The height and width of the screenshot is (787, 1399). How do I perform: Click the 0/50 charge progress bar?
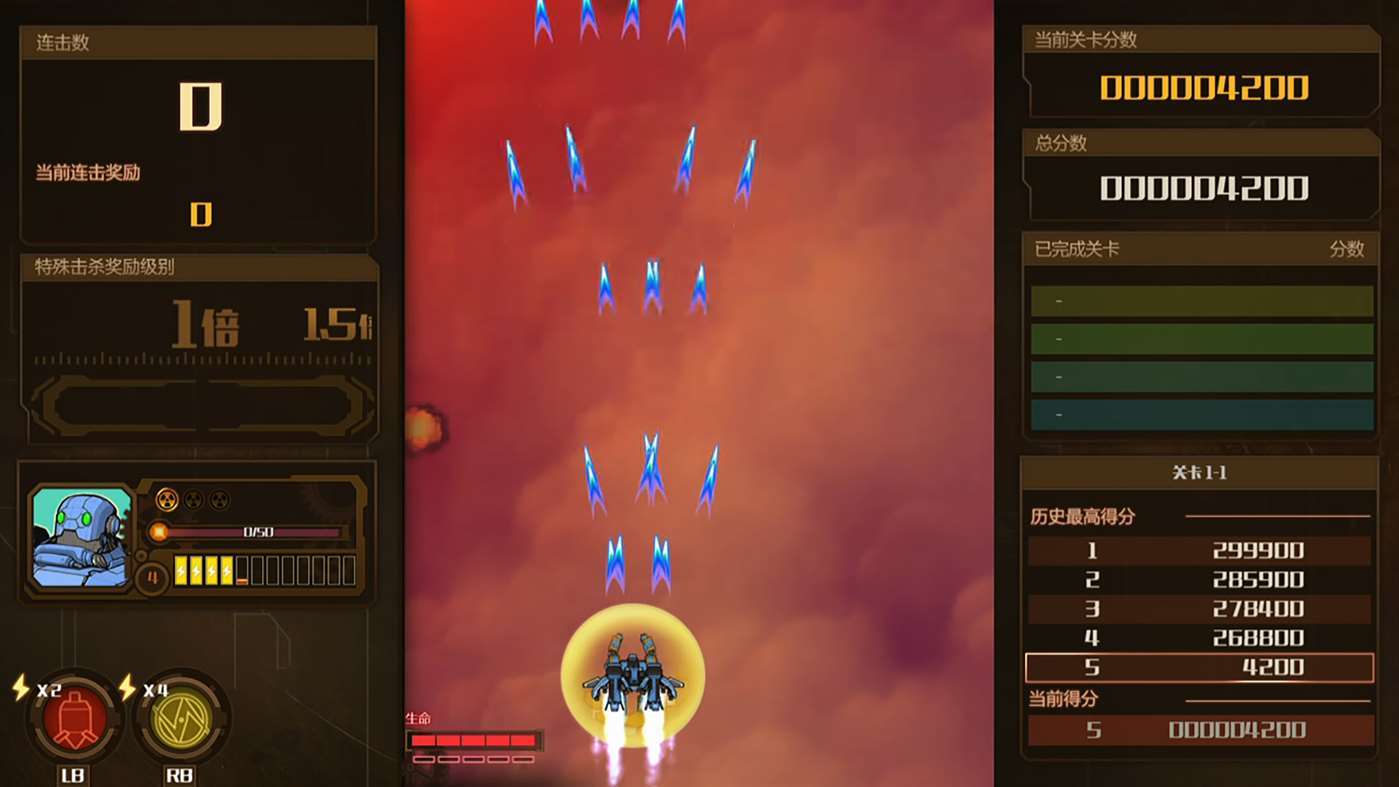260,533
